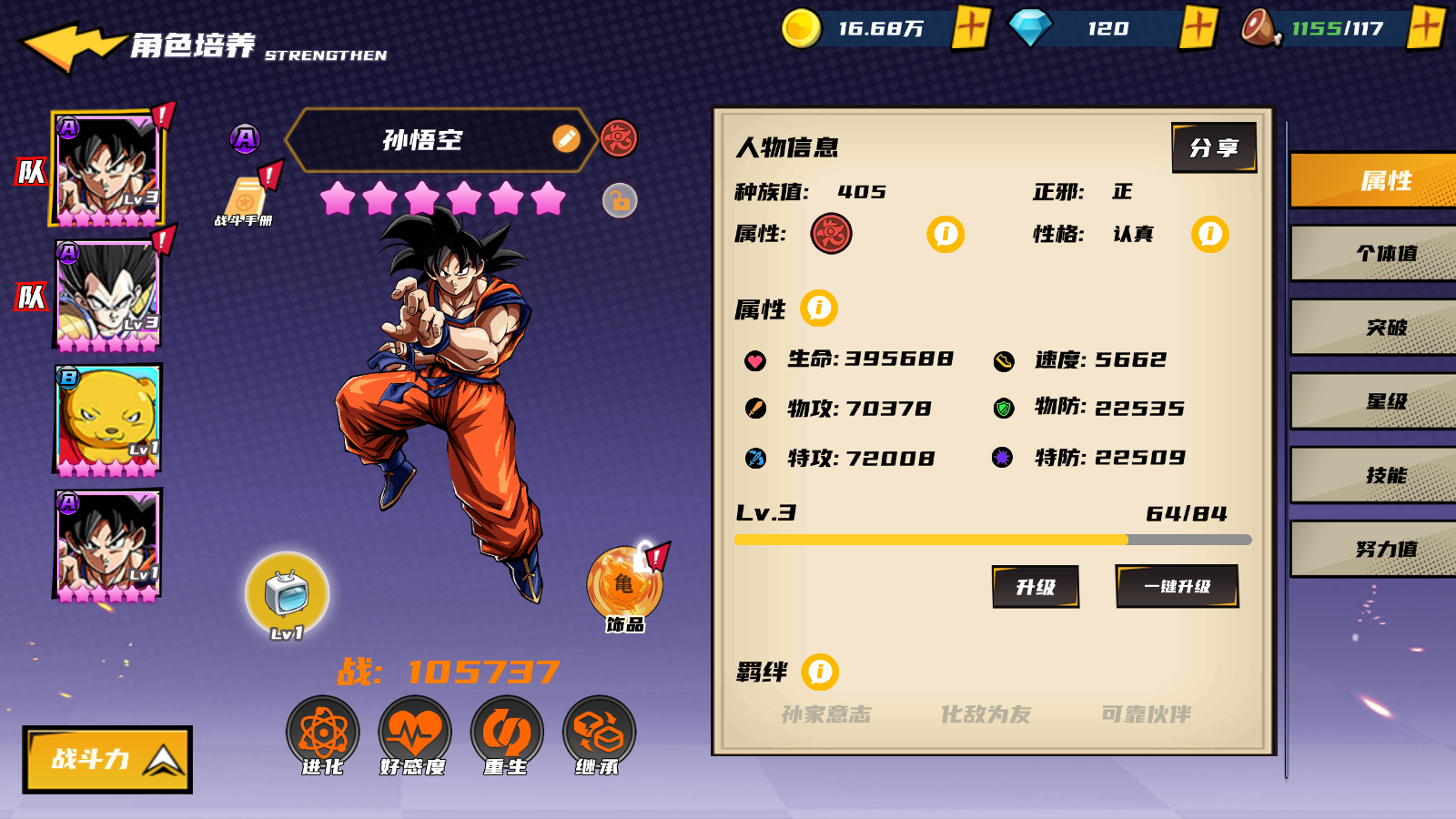Select the yellow bear character portrait
Viewport: 1456px width, 819px height.
coord(108,420)
